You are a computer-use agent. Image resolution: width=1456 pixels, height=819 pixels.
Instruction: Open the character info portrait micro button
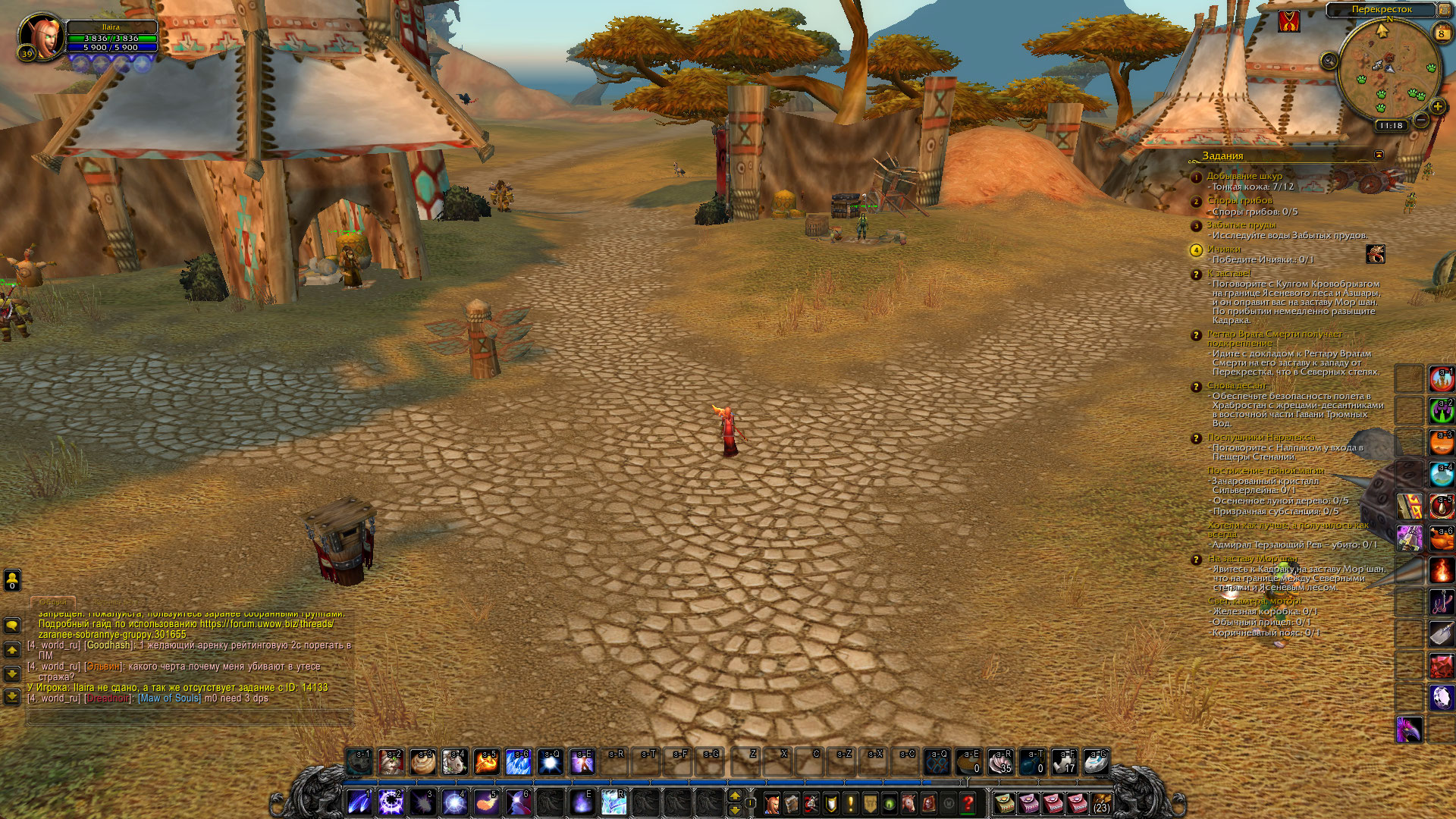[772, 803]
